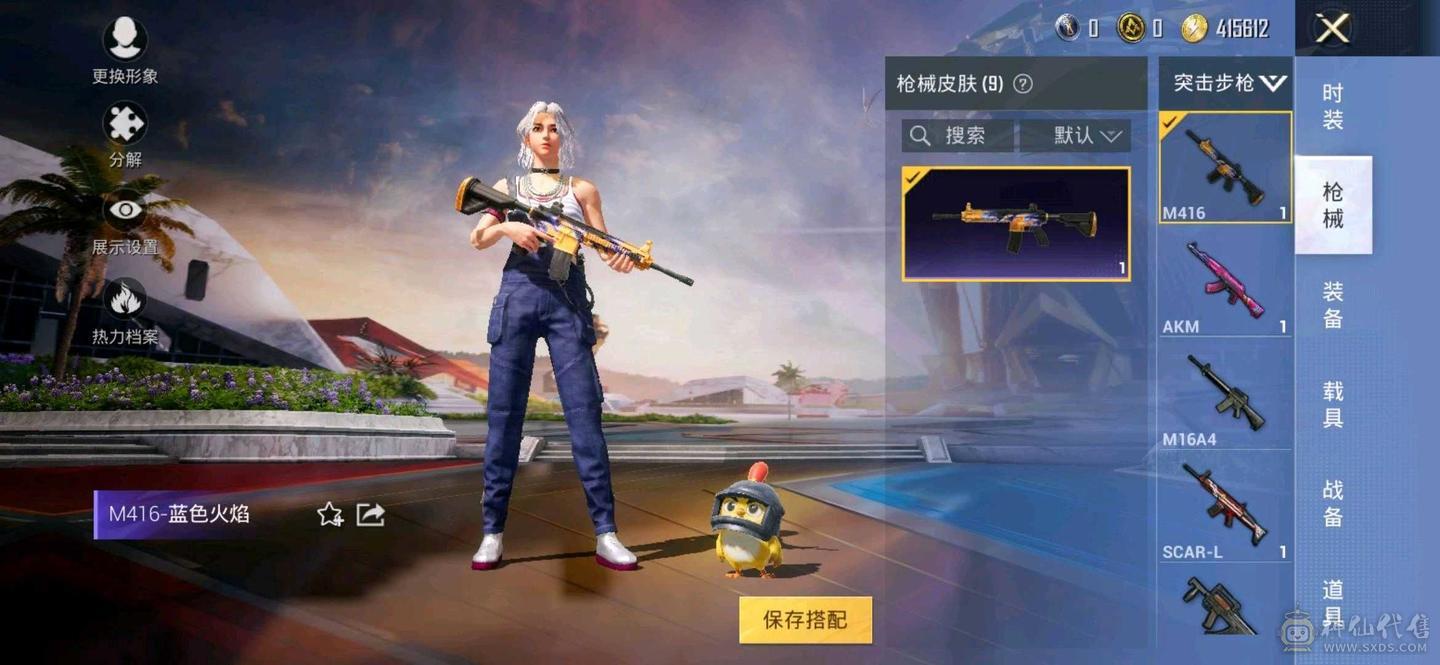The width and height of the screenshot is (1440, 665).
Task: Open the 默认 sort dropdown
Action: click(1076, 136)
